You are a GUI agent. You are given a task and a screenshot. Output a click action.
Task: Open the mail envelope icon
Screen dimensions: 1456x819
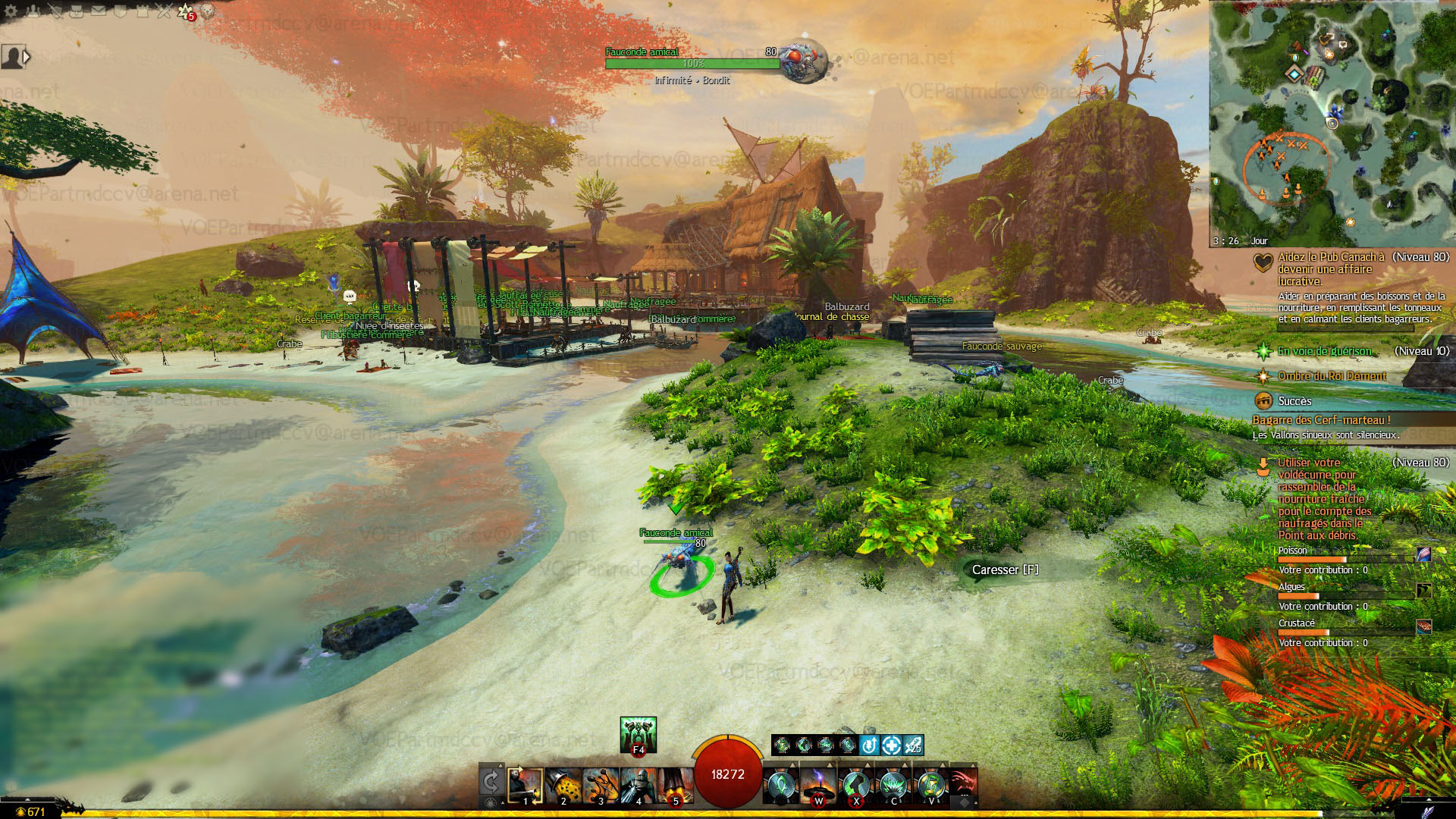click(x=99, y=11)
